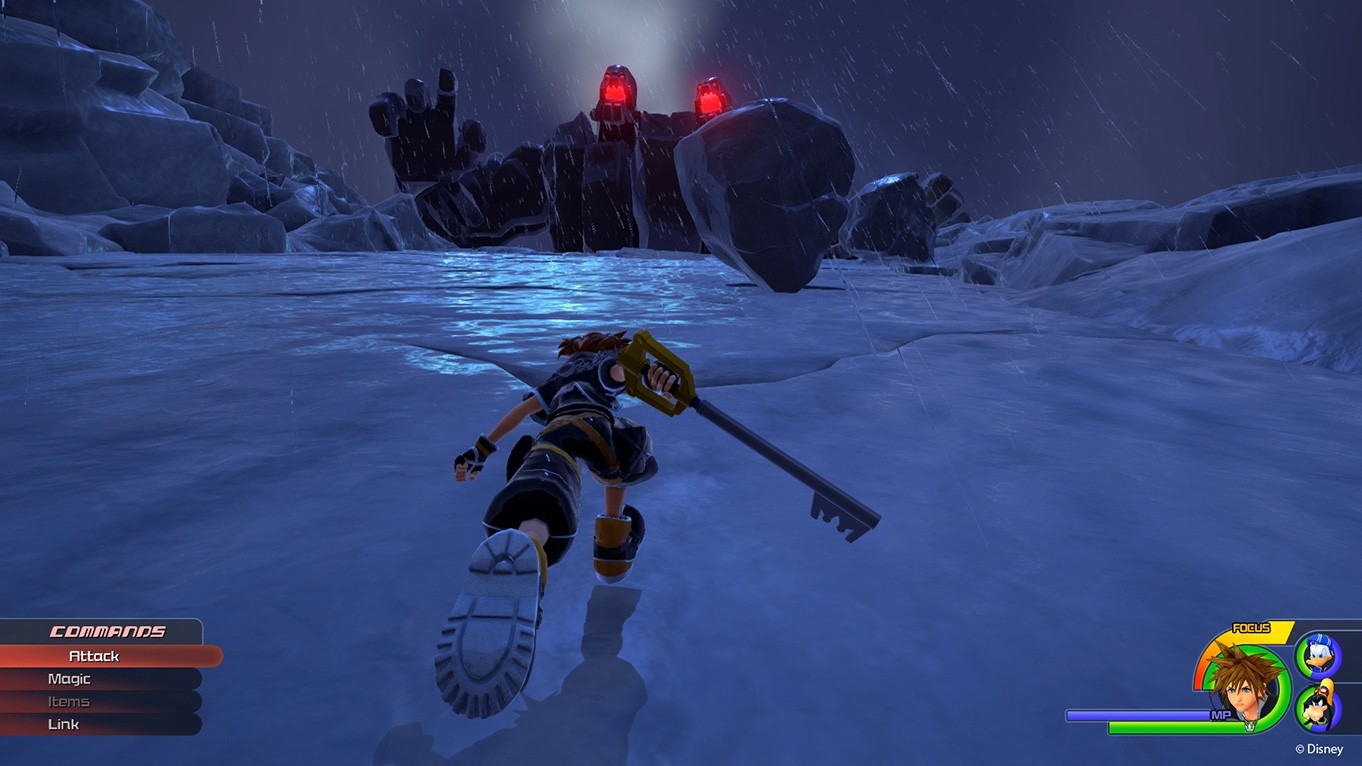Click the left red eye of the Rock Titan
1362x766 pixels.
point(616,90)
